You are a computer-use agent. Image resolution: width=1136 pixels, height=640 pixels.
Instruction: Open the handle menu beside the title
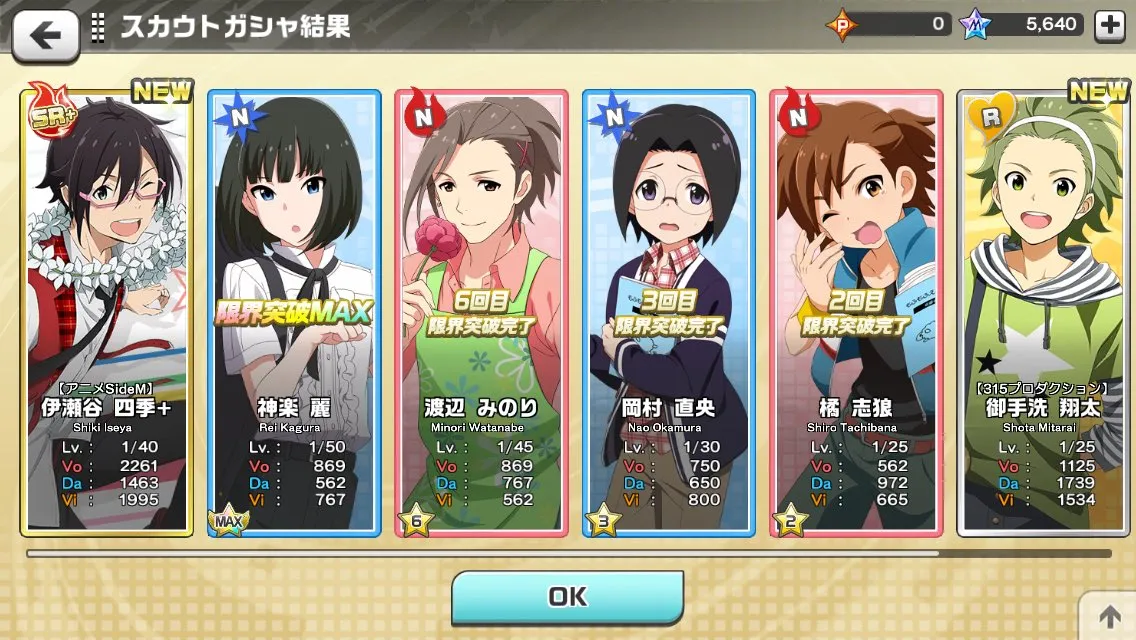click(x=98, y=27)
